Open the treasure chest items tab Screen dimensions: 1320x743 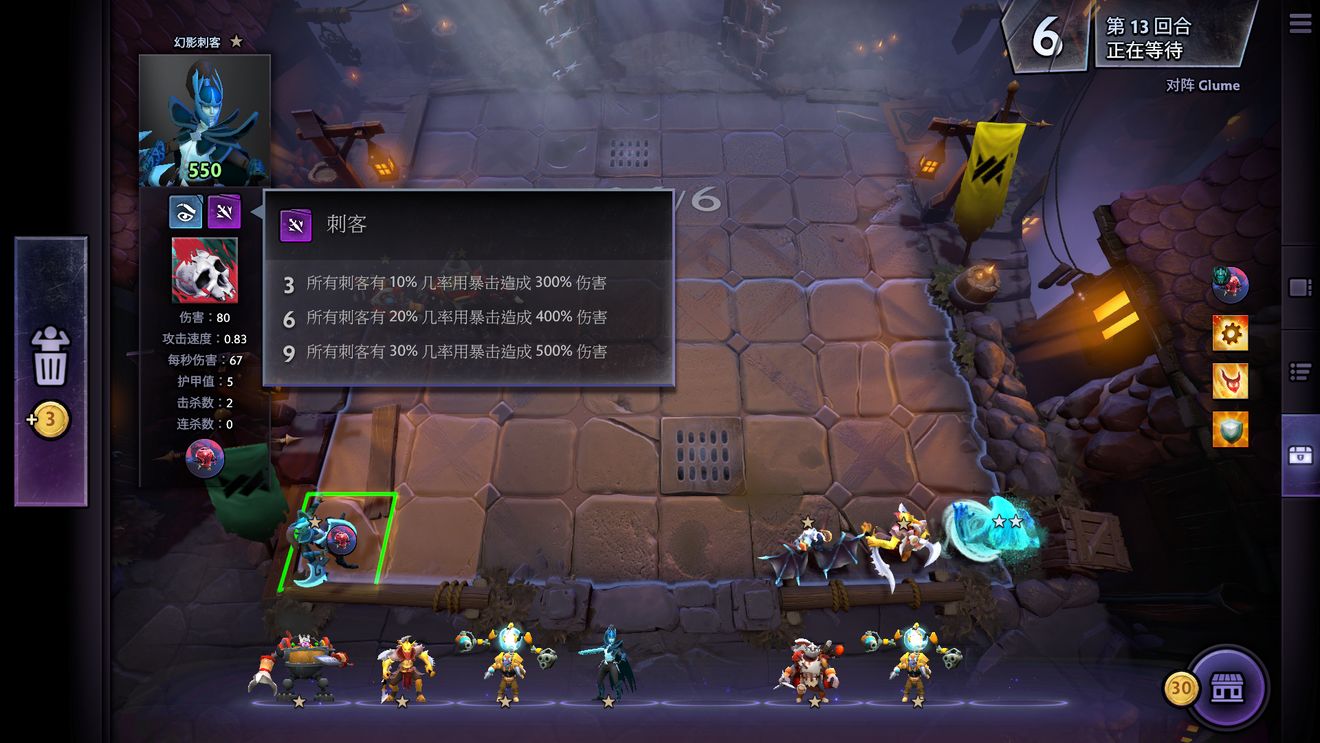(1300, 455)
